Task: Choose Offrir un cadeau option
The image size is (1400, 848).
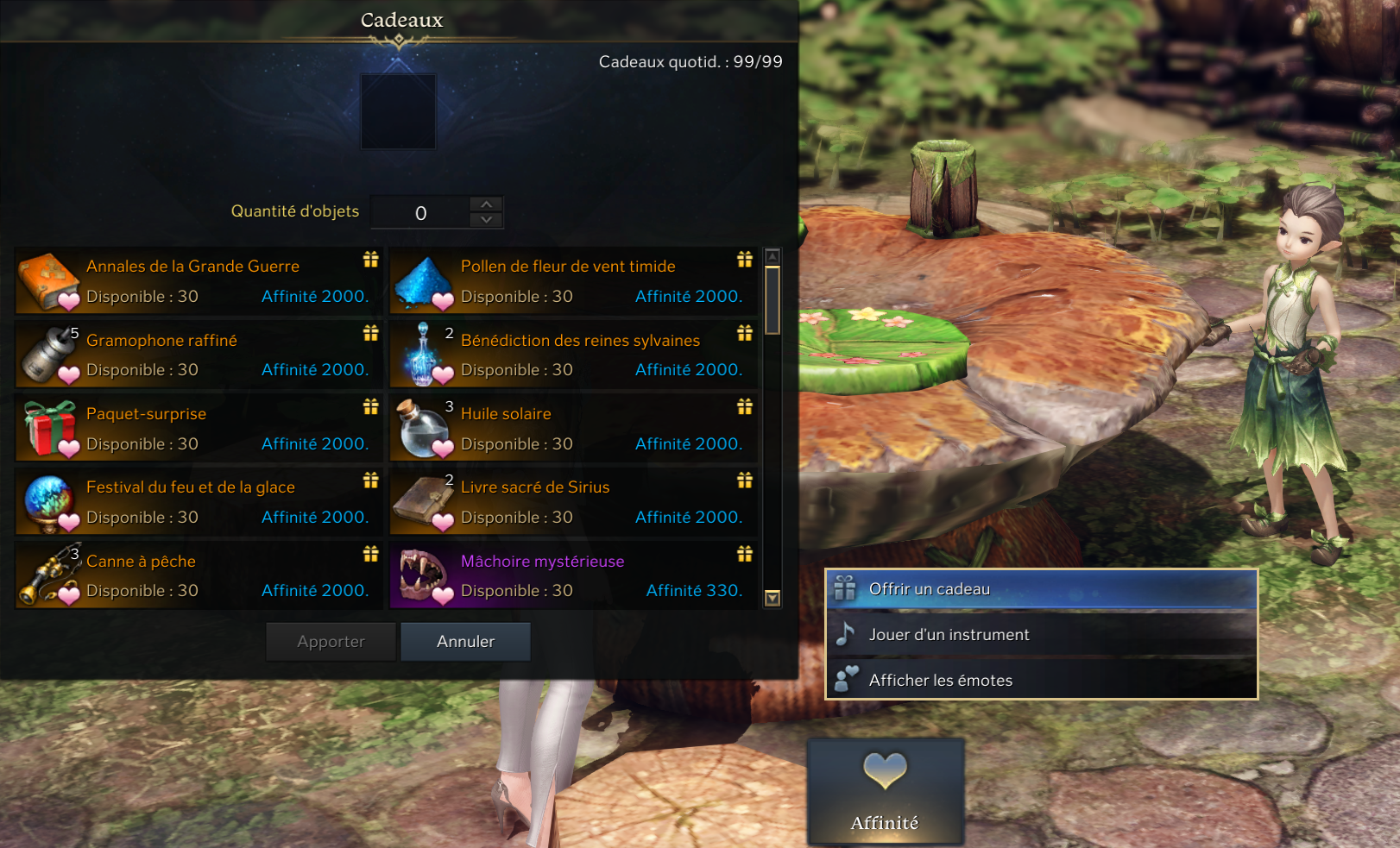Action: [x=1041, y=589]
